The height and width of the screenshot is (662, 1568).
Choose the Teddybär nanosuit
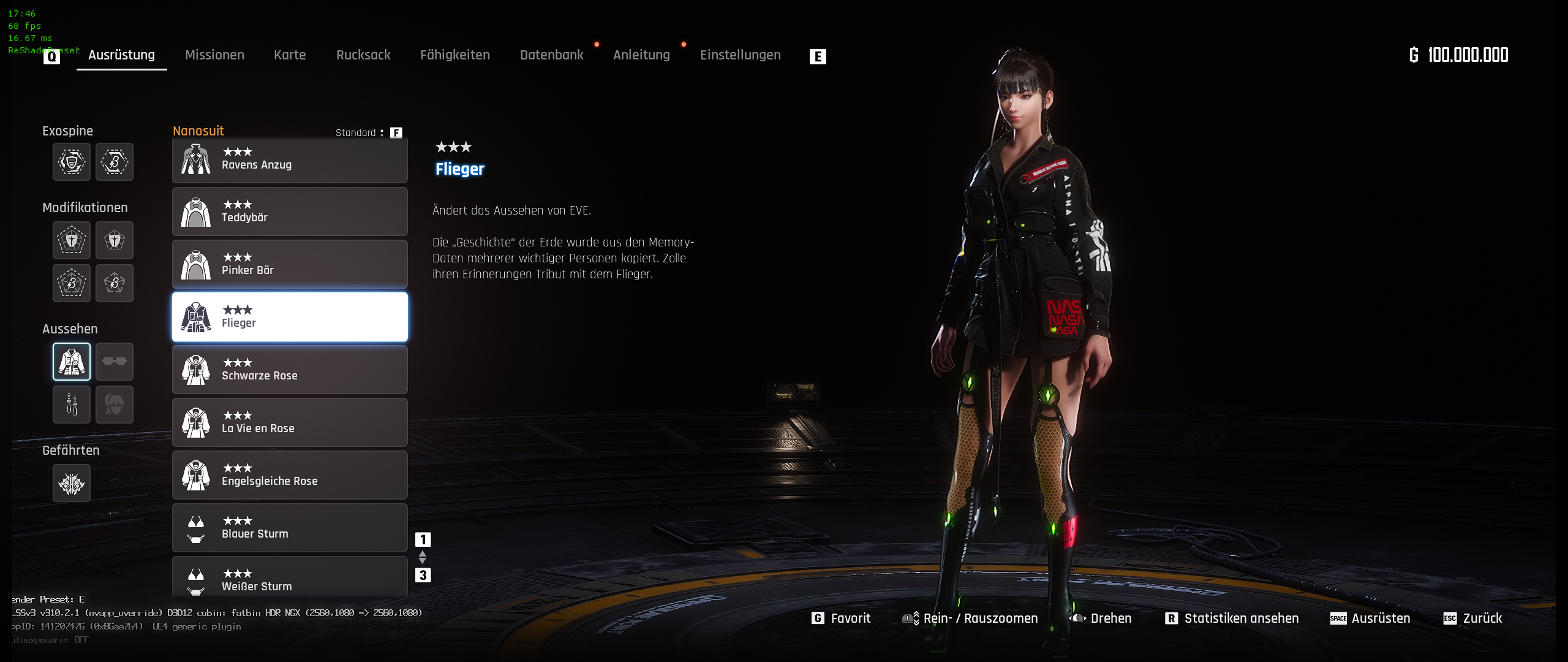(290, 211)
